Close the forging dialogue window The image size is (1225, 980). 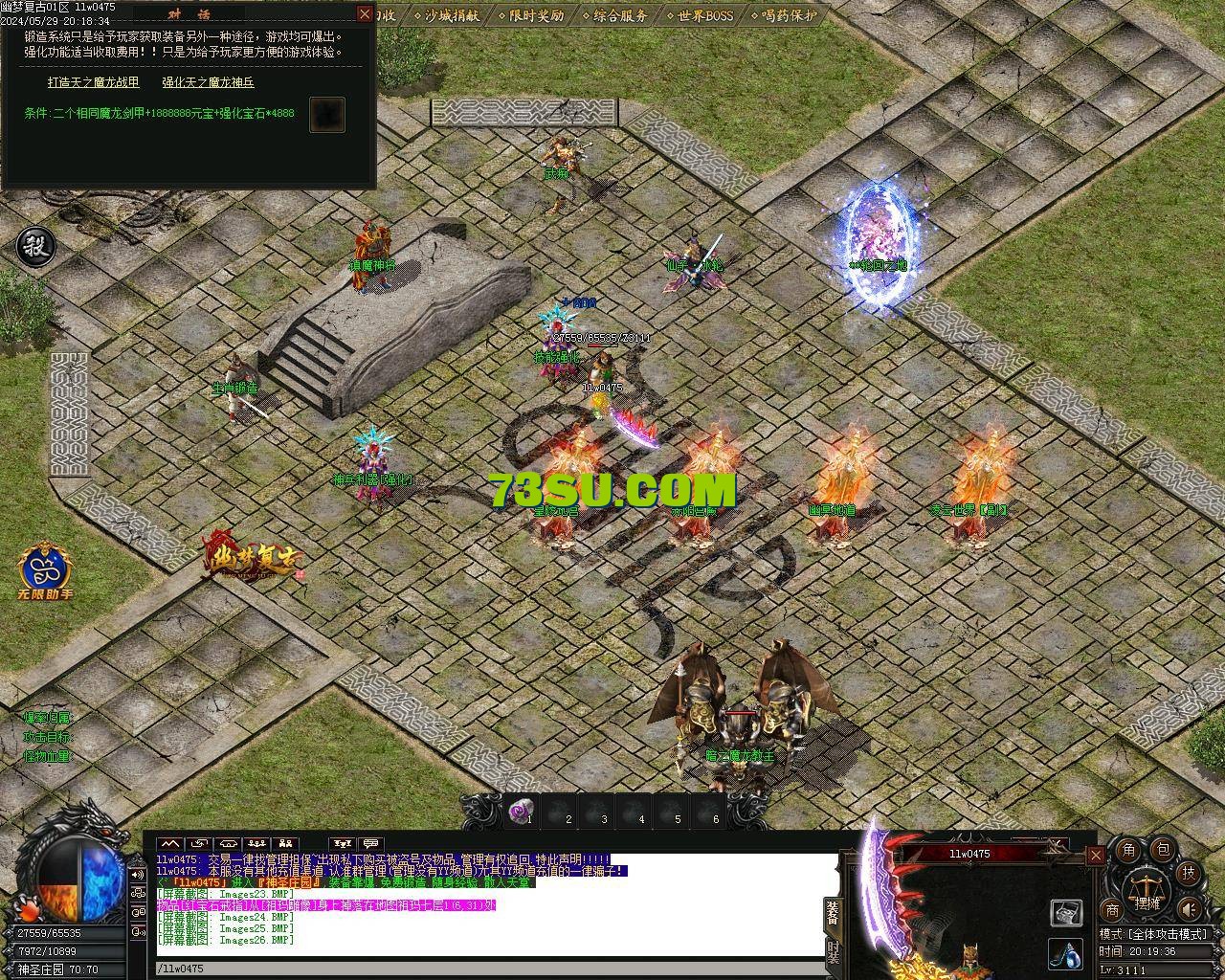pos(364,13)
